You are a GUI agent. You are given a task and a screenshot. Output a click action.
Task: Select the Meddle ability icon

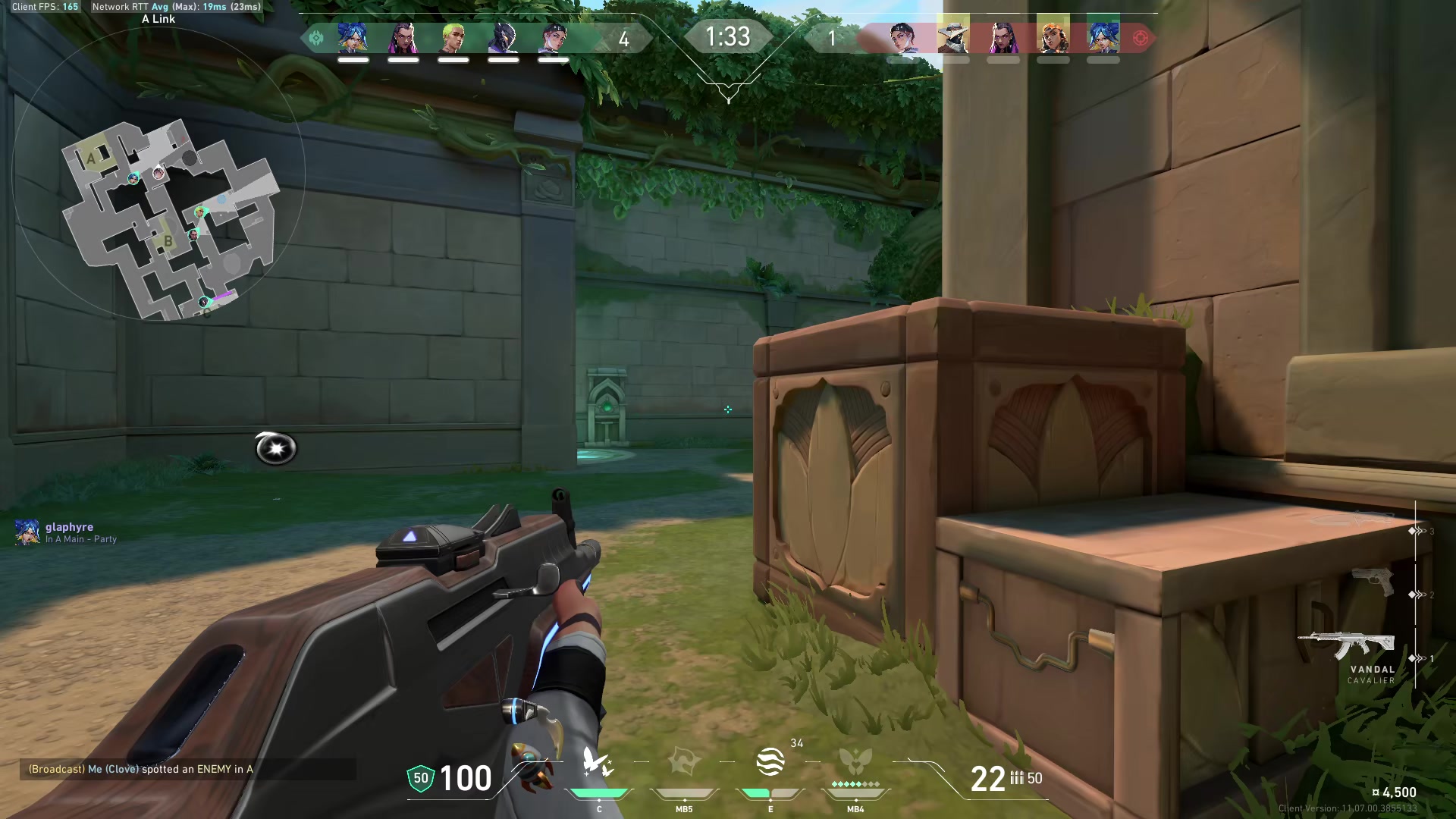pos(684,762)
